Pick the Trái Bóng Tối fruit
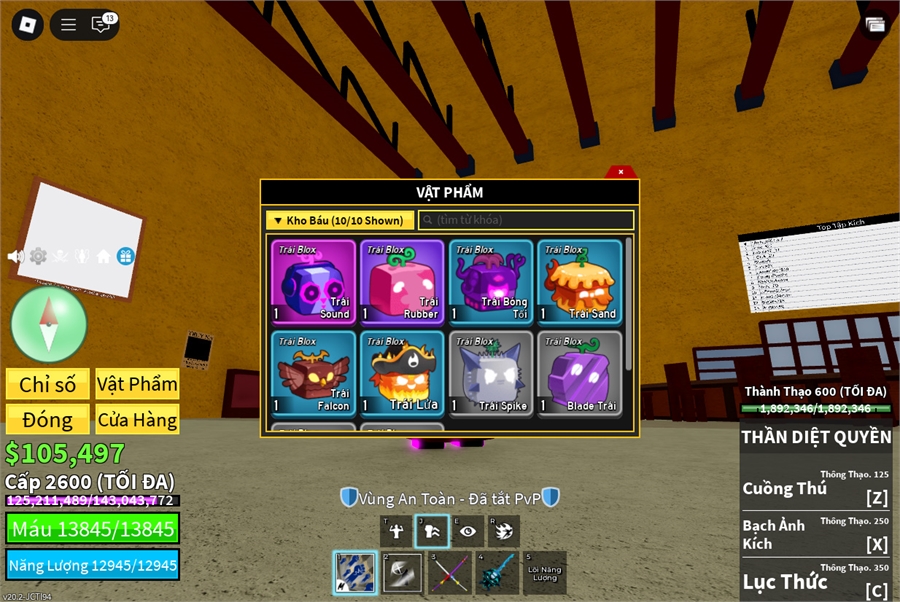This screenshot has width=900, height=602. point(490,282)
